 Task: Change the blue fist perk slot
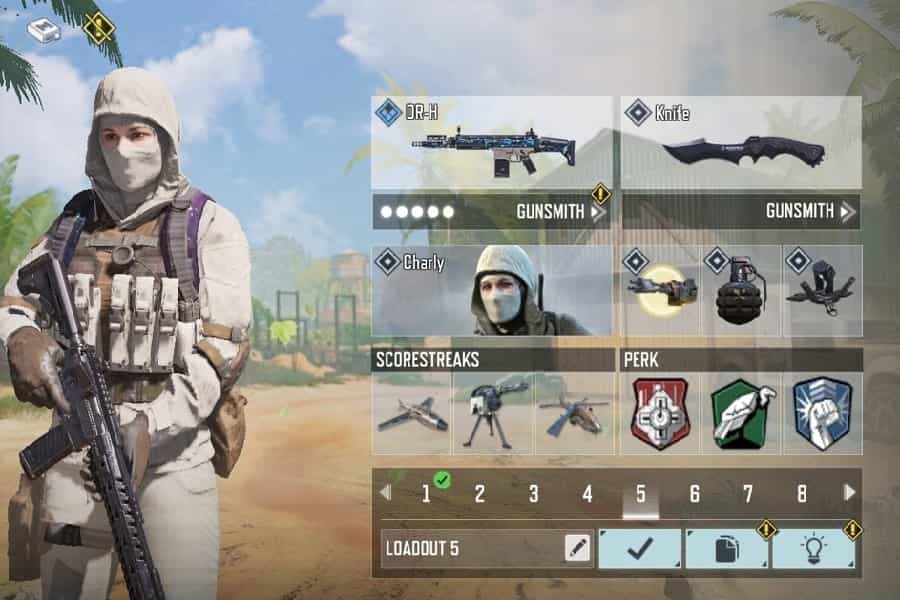tap(822, 413)
